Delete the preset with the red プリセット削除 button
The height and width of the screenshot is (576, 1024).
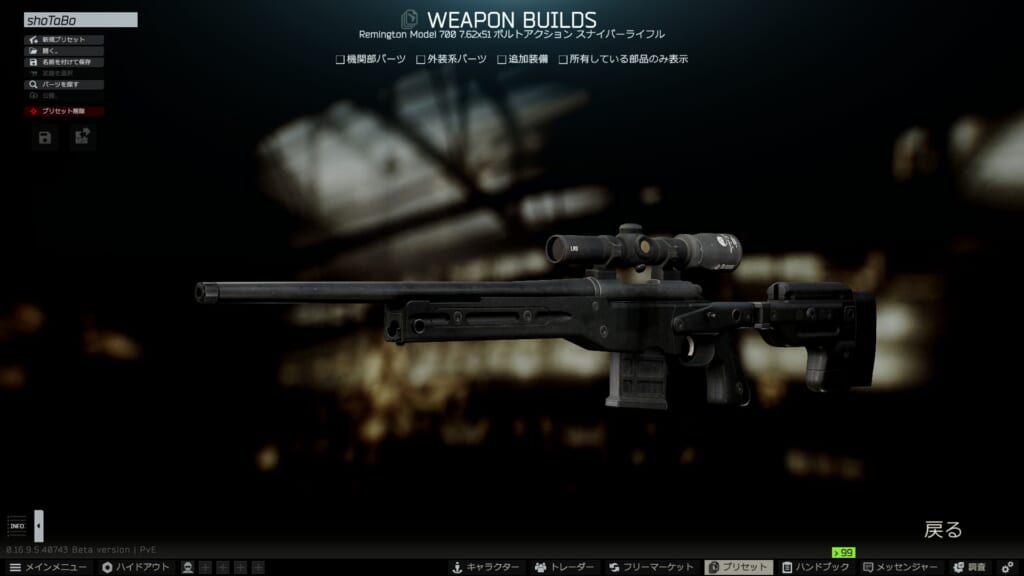tap(64, 111)
